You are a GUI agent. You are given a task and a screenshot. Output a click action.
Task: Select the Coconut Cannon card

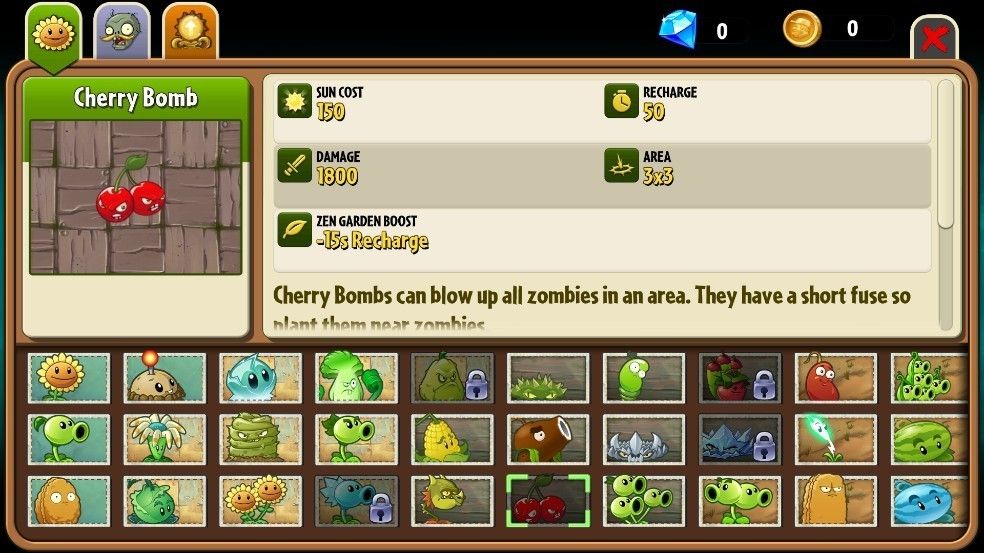(548, 440)
